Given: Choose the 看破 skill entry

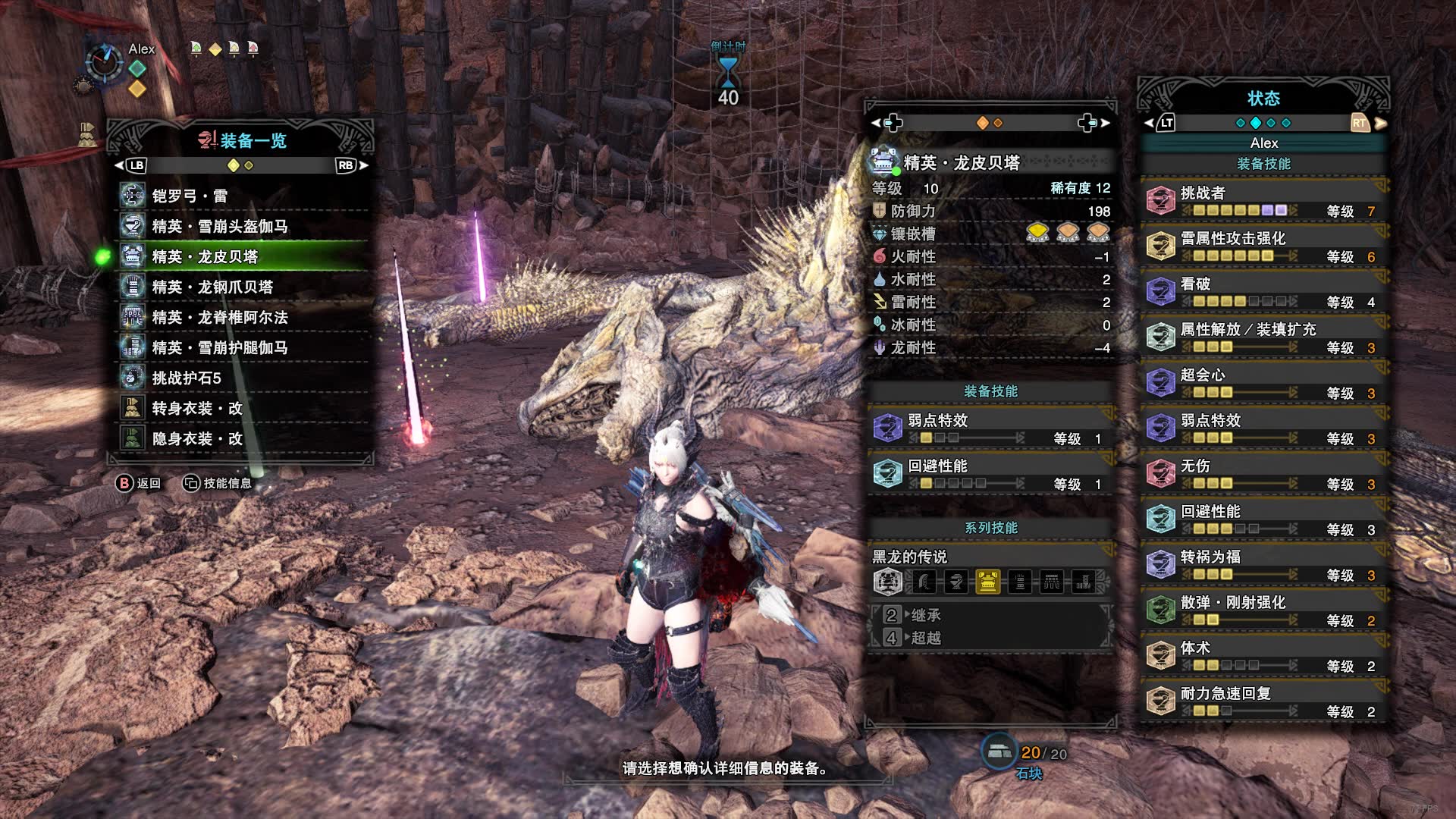Looking at the screenshot, I should pyautogui.click(x=1263, y=292).
